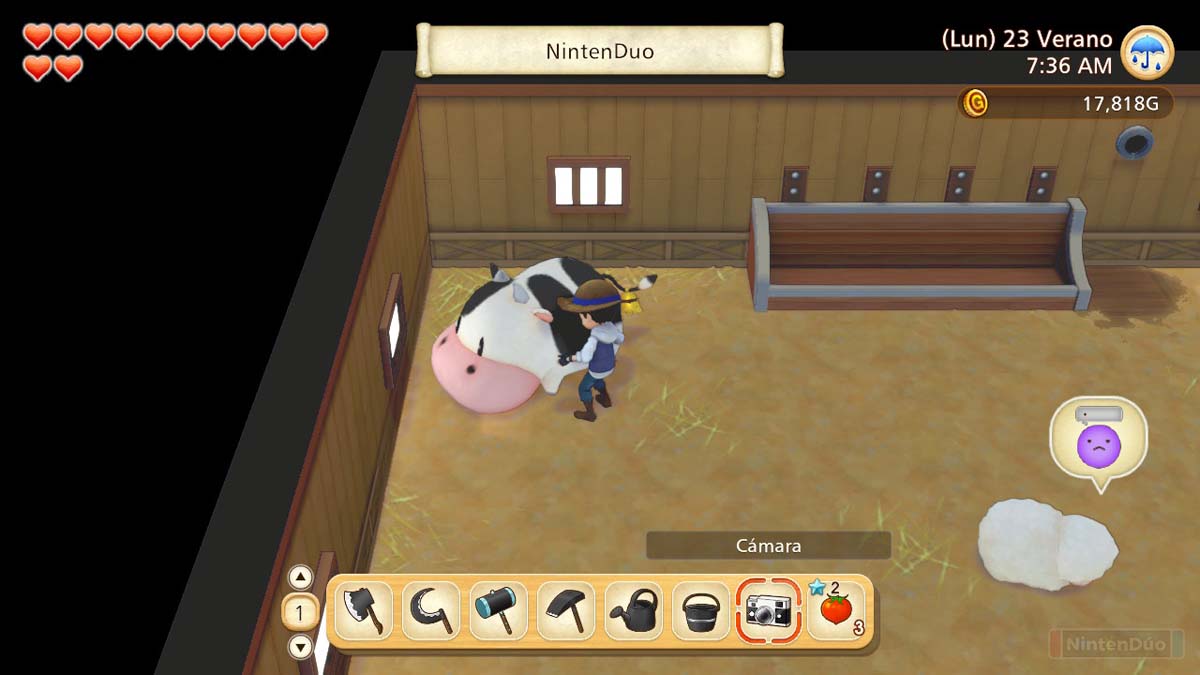Select the axe tool slot
This screenshot has height=675, width=1200.
click(363, 611)
